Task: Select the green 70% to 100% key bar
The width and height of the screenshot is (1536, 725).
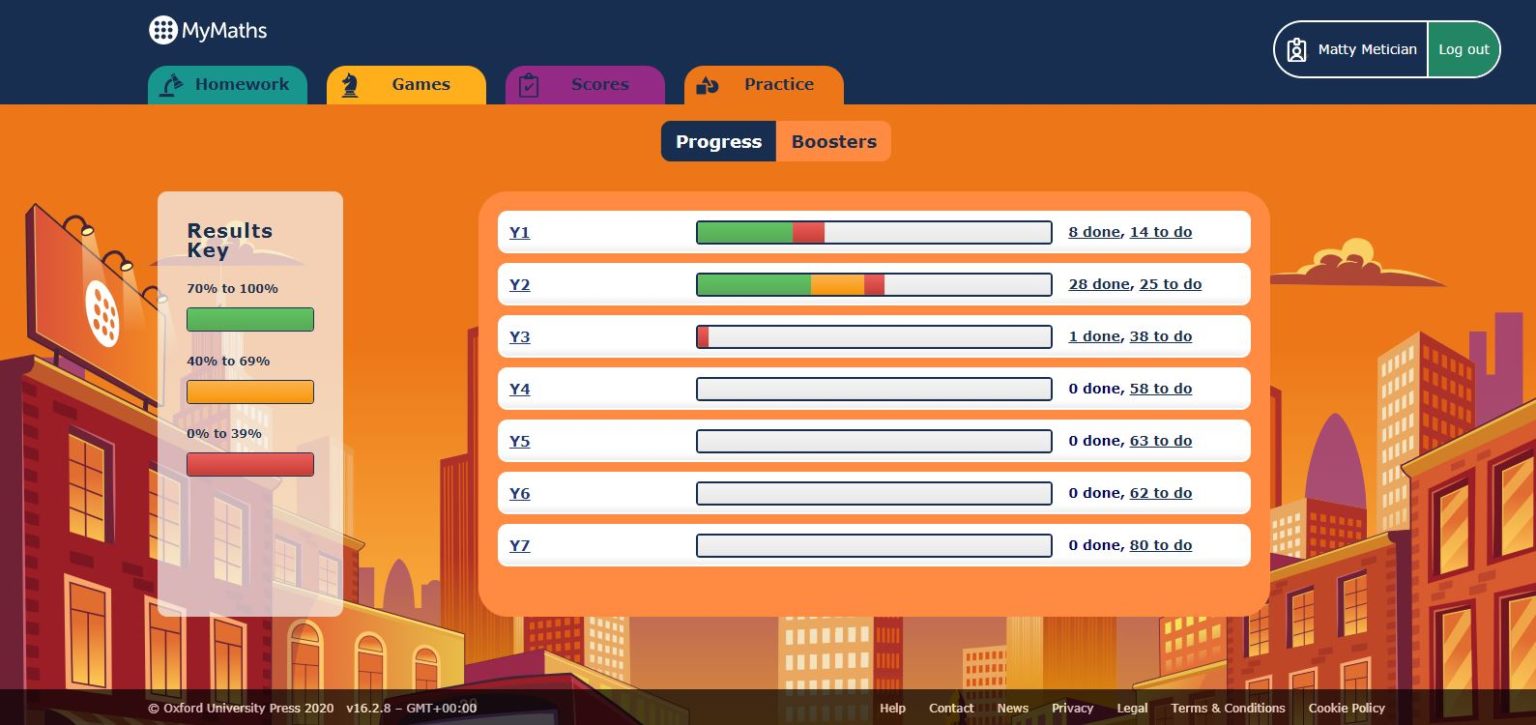Action: (250, 319)
